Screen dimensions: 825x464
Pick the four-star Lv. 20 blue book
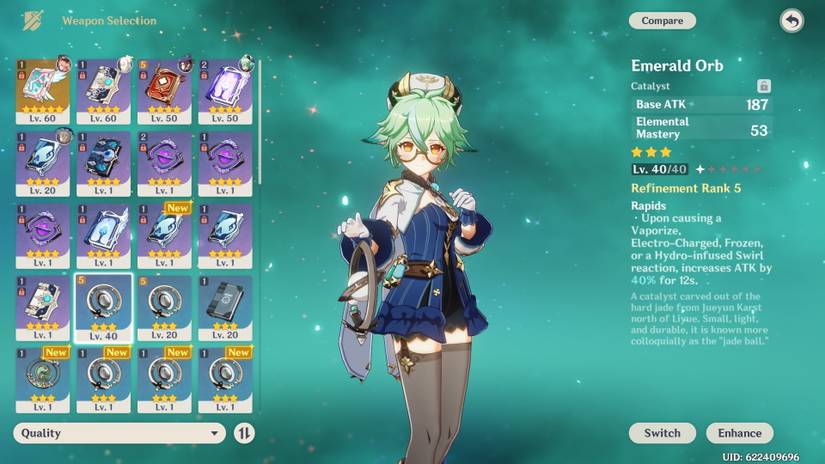pos(44,160)
